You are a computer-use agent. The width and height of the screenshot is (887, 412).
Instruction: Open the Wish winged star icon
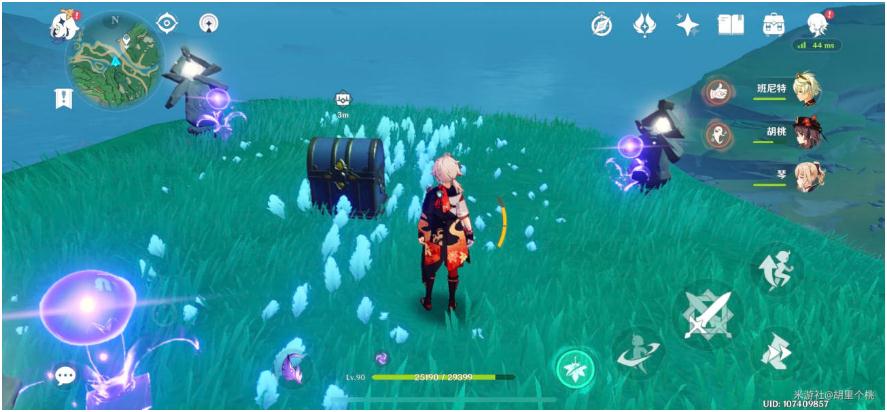(645, 25)
